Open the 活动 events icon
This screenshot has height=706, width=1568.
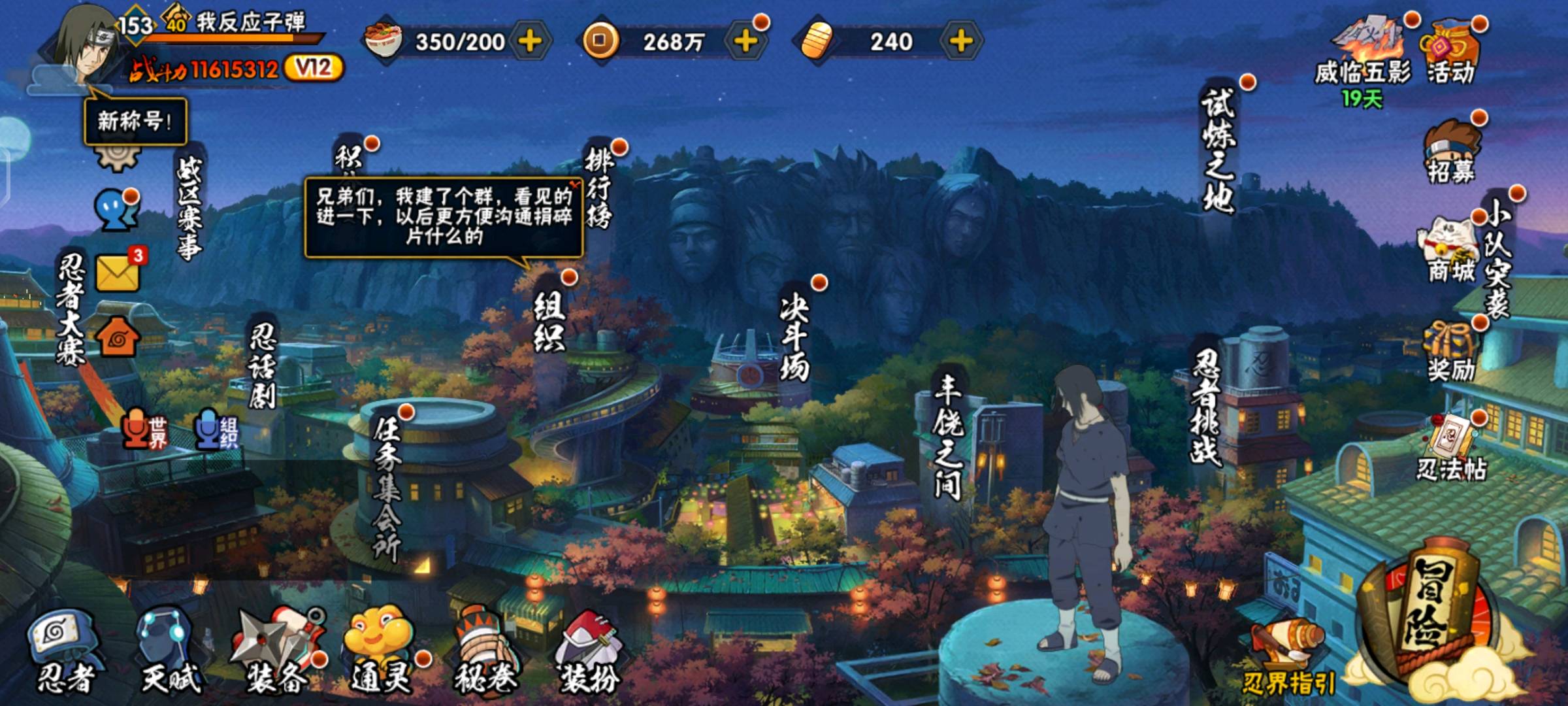[1450, 52]
